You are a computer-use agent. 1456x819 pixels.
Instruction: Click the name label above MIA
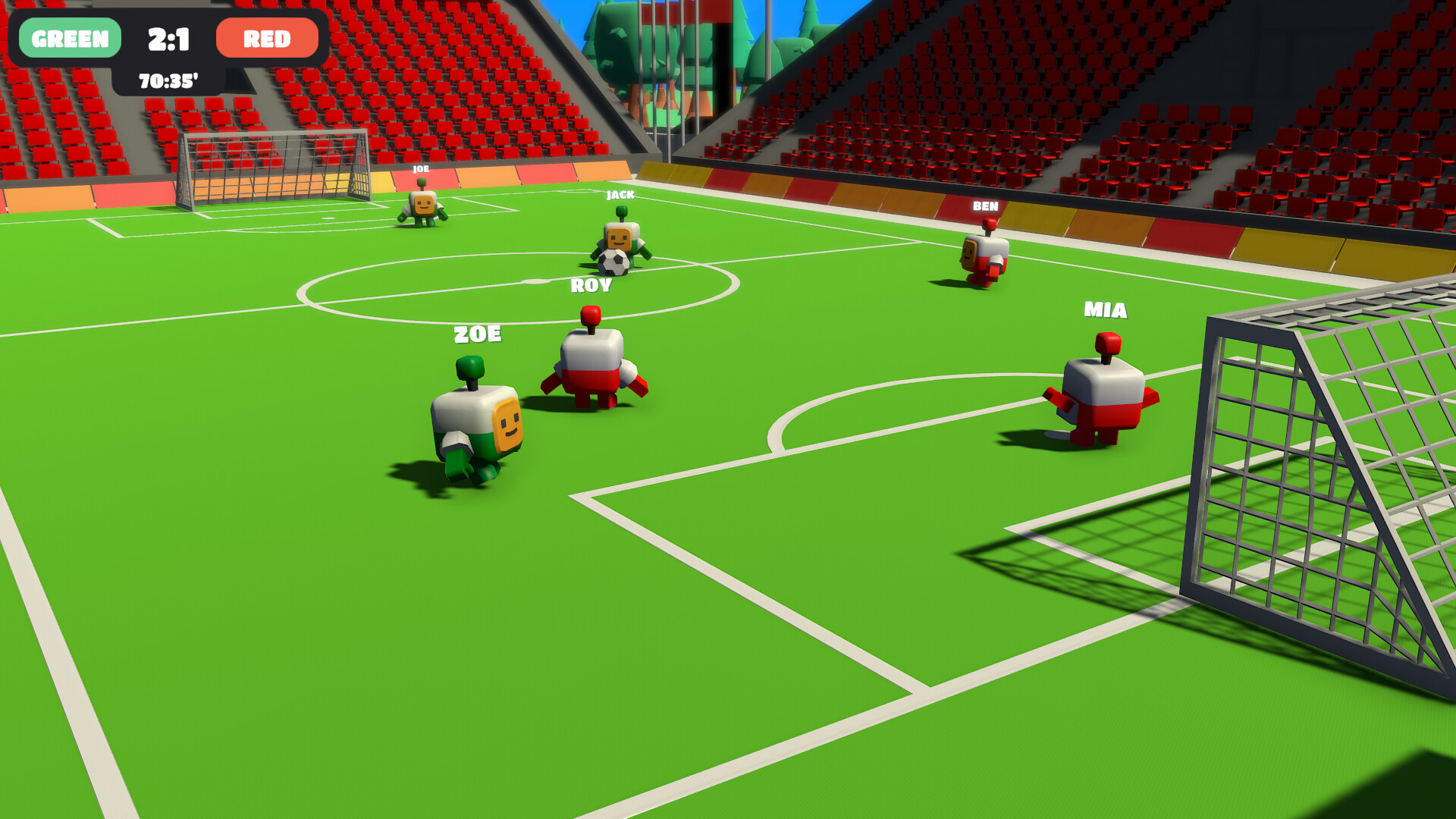tap(1104, 309)
